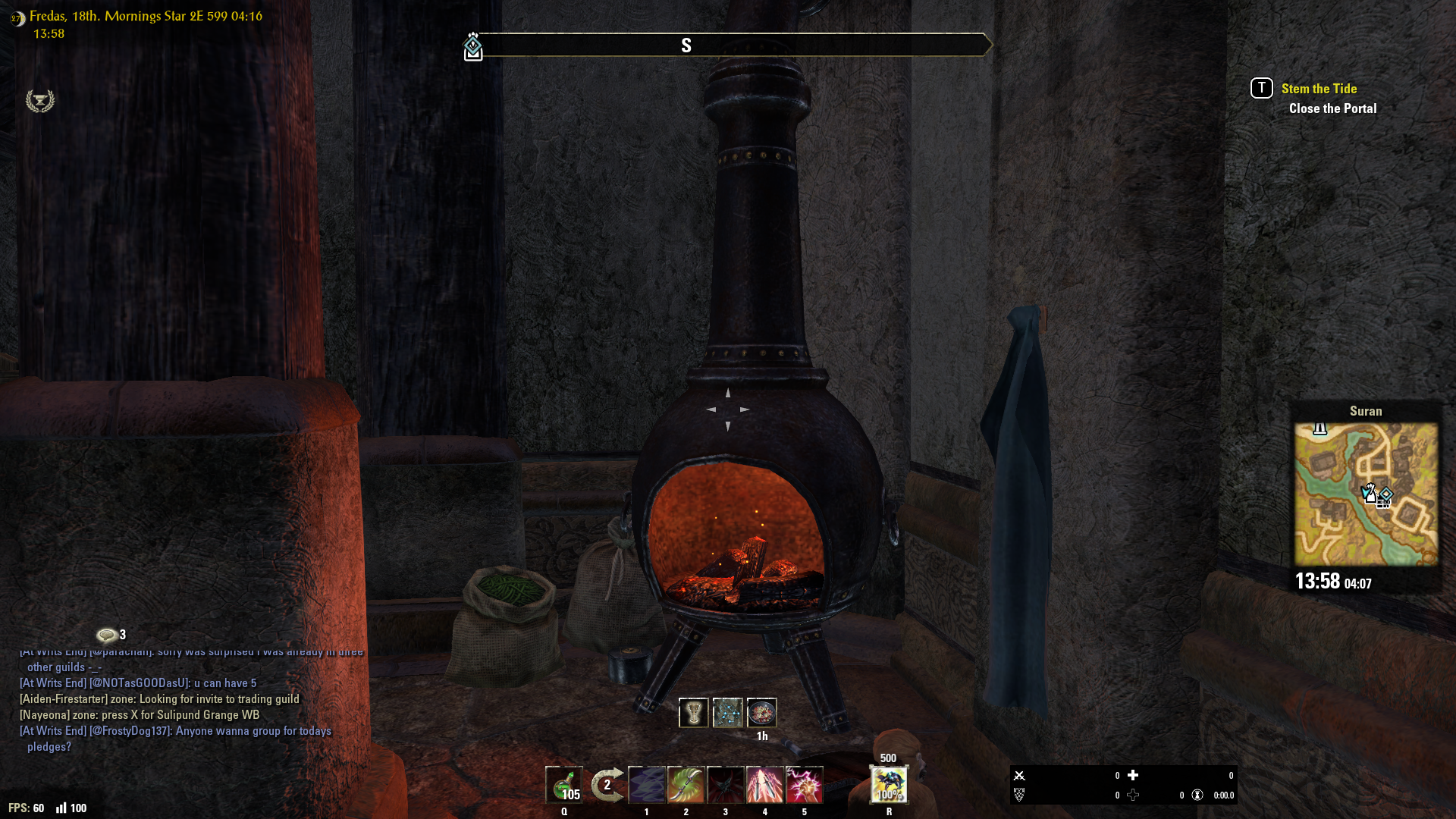1456x819 pixels.
Task: Click the shadowy ability in slot 1
Action: coord(646,785)
